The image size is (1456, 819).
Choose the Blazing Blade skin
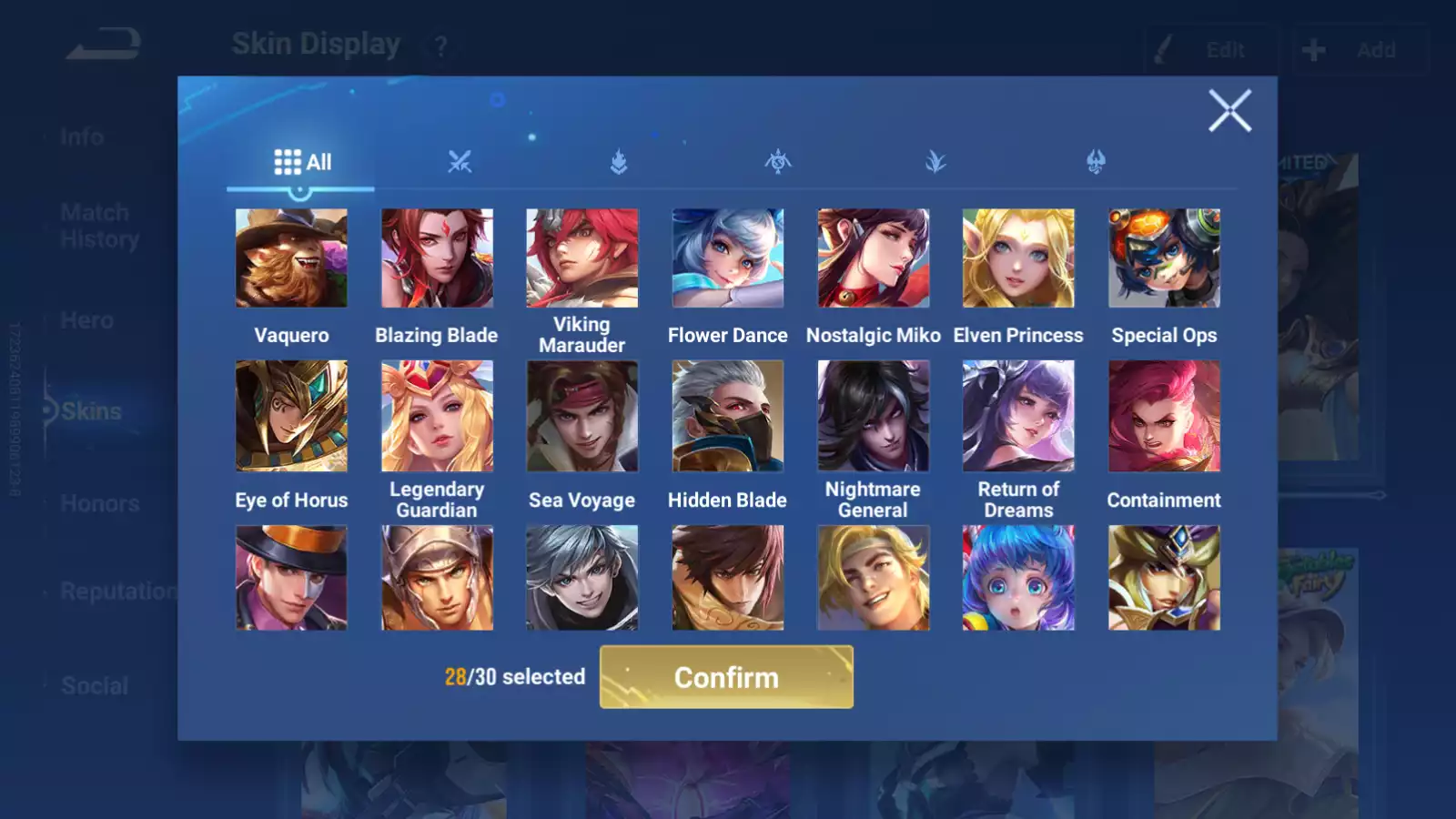click(437, 258)
